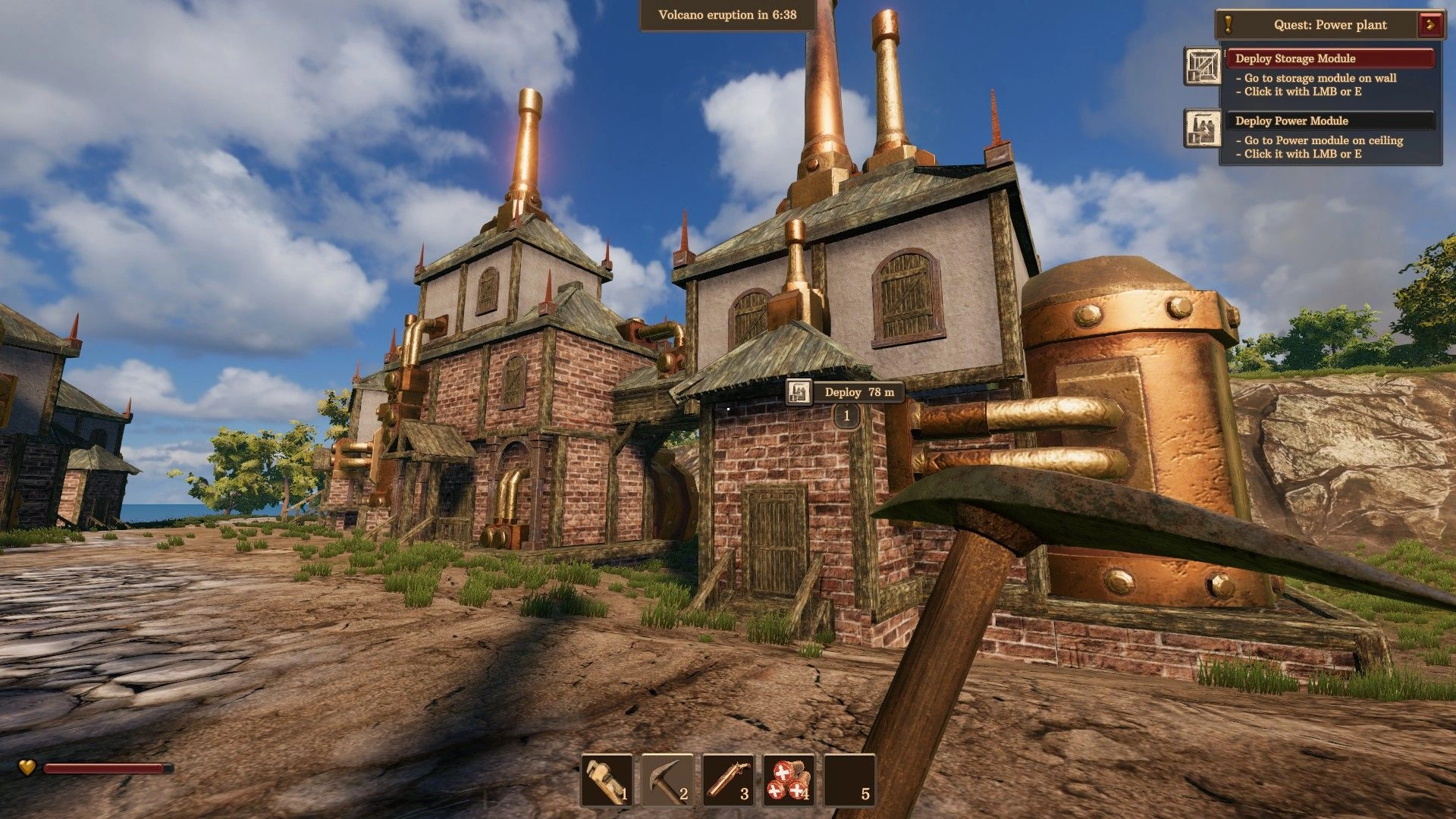Click the power module factory icon

[1202, 128]
